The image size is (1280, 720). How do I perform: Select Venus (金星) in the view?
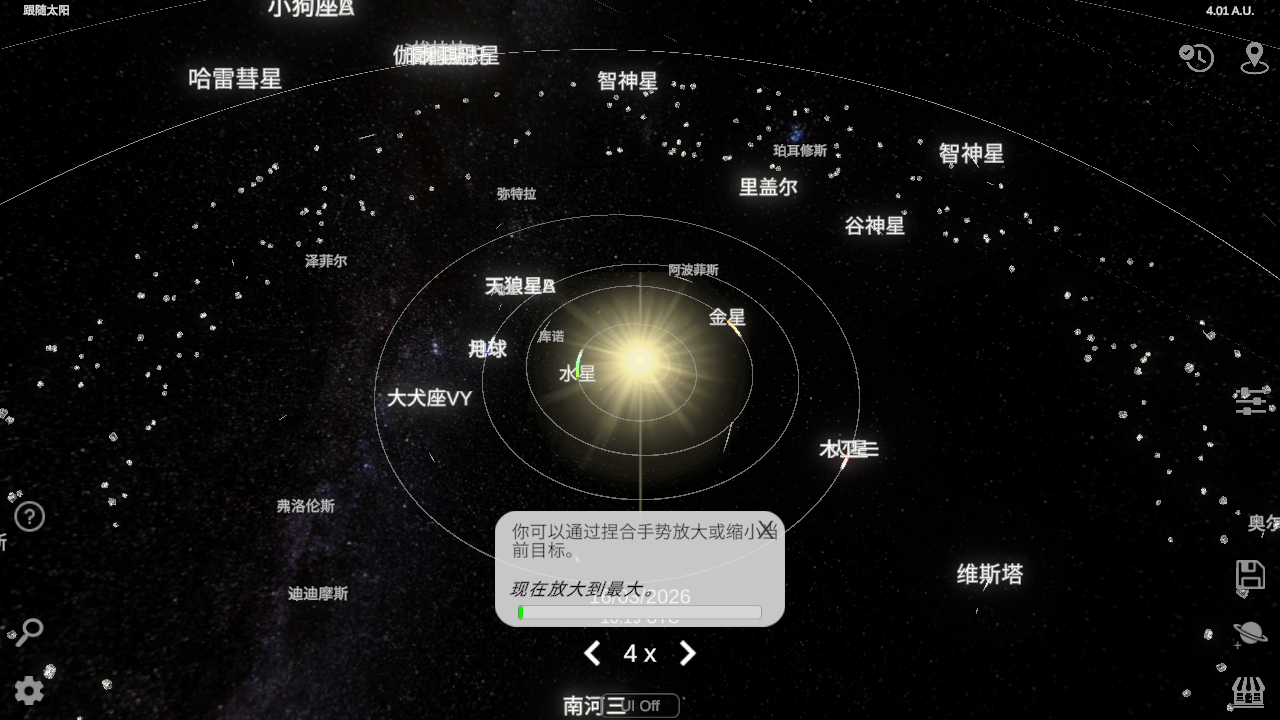pyautogui.click(x=727, y=317)
